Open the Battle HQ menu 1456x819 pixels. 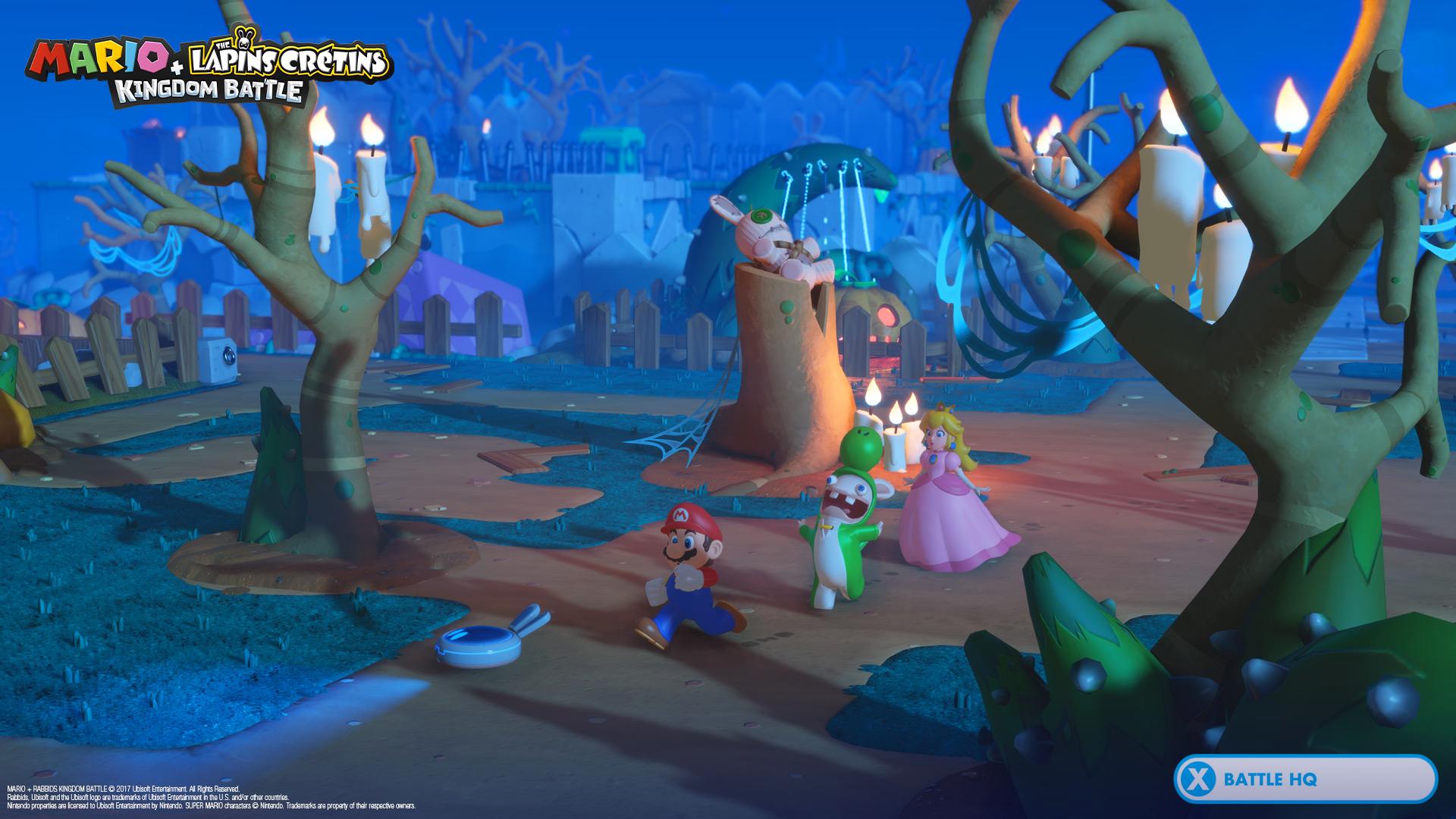coord(1304,779)
